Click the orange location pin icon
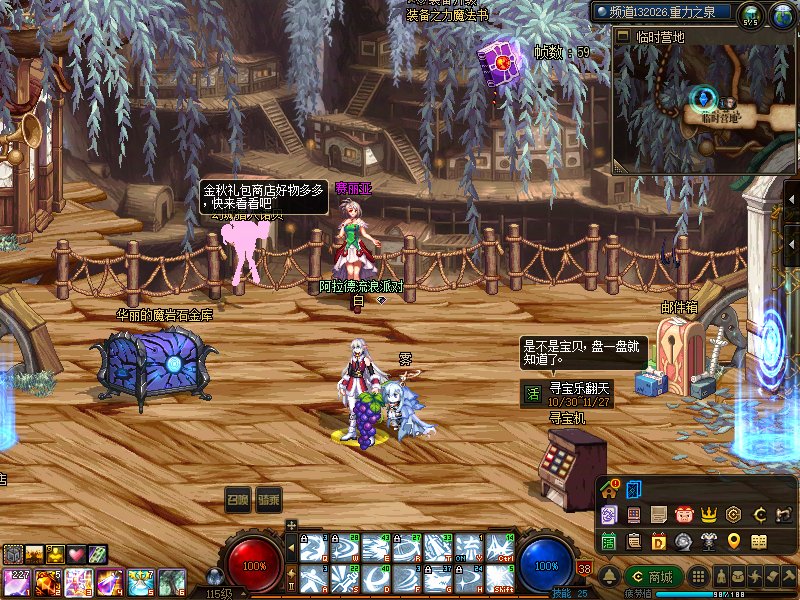 [734, 541]
